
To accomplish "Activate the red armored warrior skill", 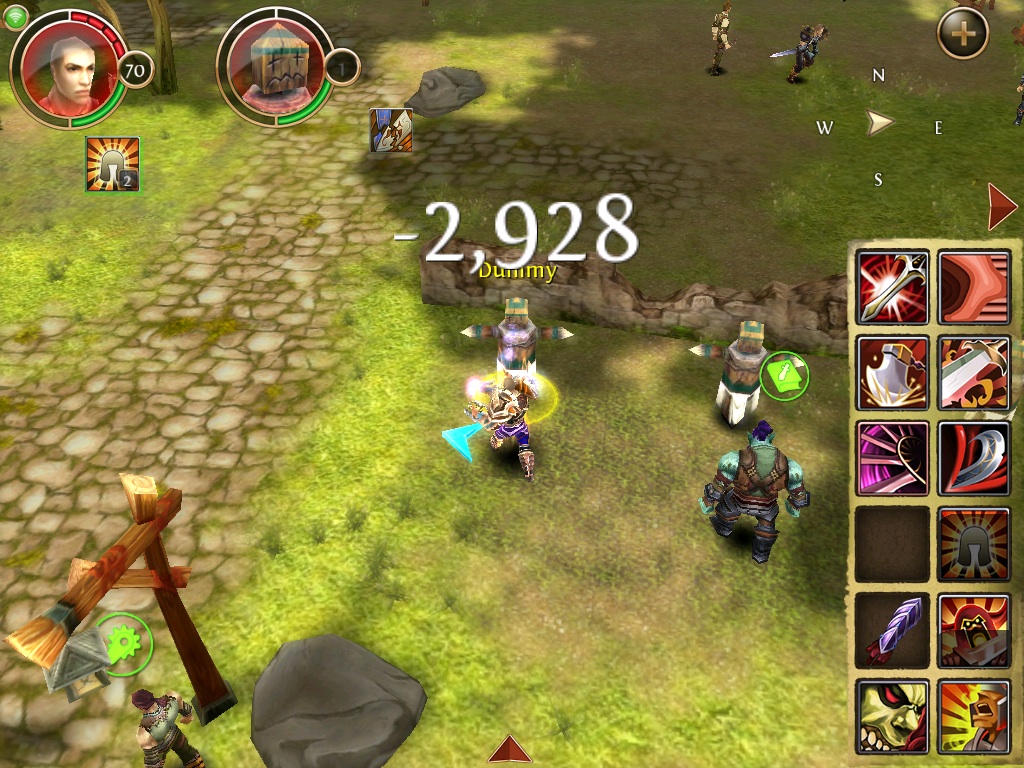I will pyautogui.click(x=974, y=630).
